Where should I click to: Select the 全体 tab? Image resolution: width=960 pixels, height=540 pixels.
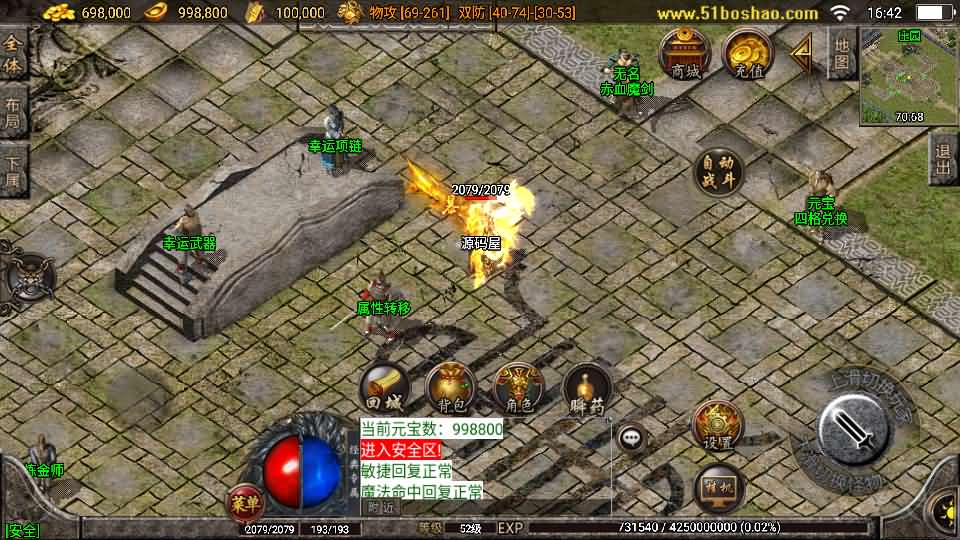point(13,56)
